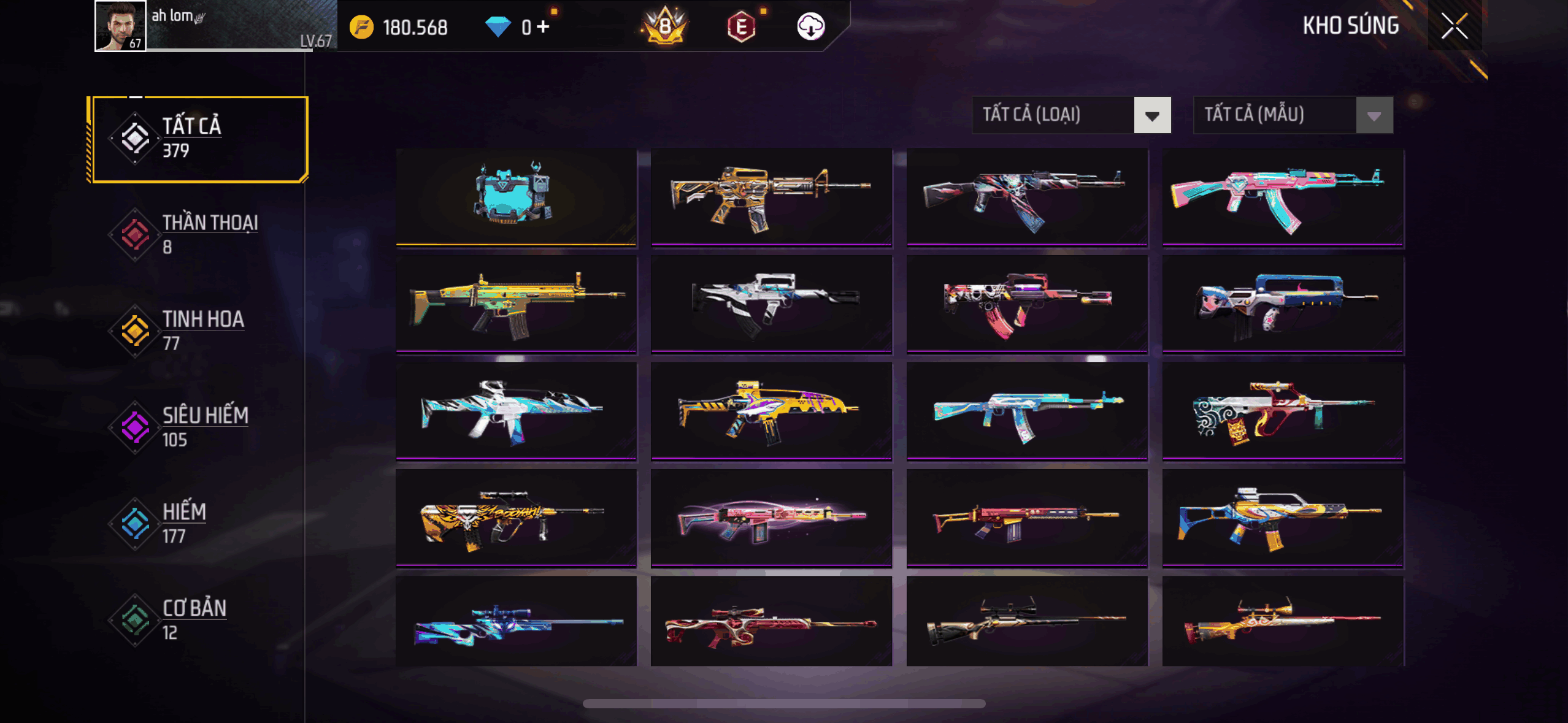Open the red E badge icon
The width and height of the screenshot is (1568, 723).
(x=741, y=27)
